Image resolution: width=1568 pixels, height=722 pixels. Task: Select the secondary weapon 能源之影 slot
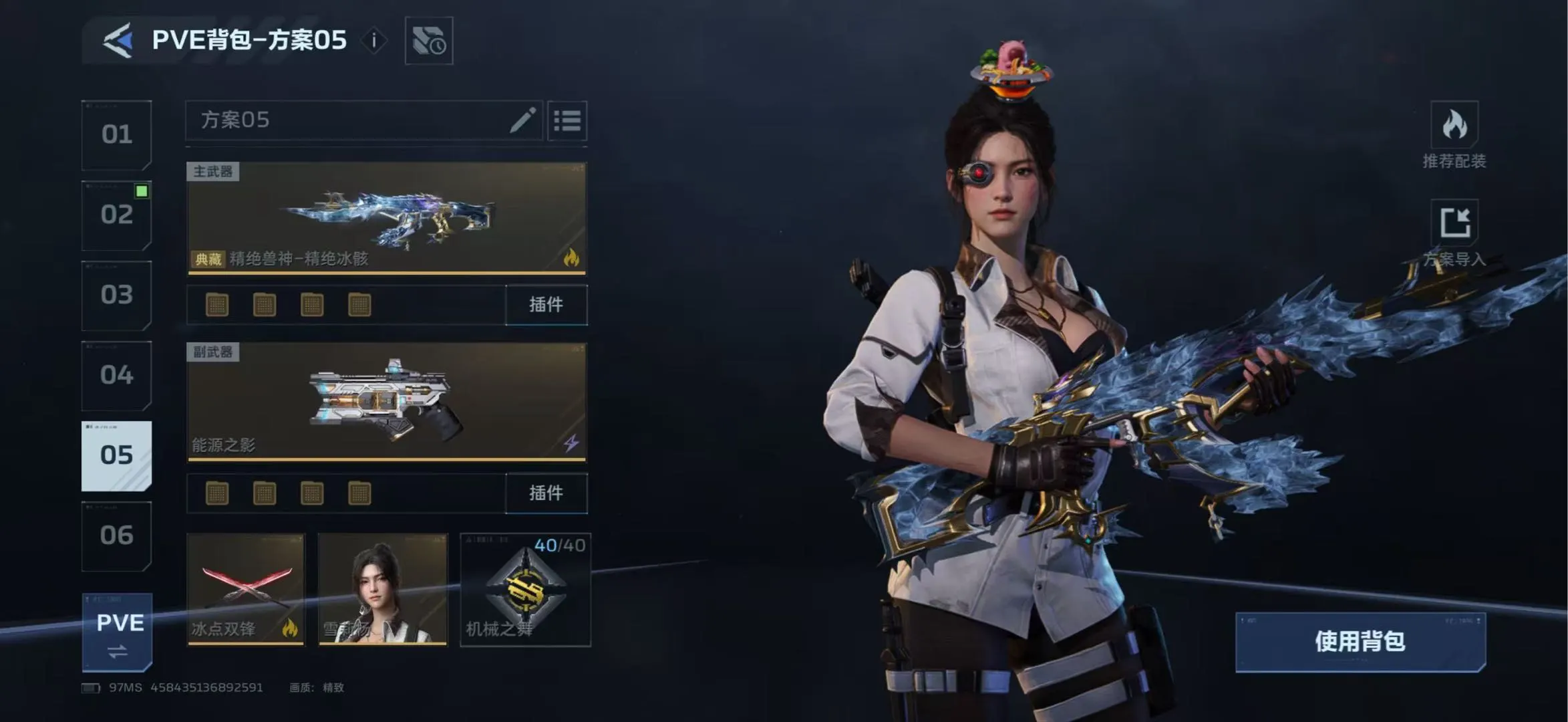point(386,402)
